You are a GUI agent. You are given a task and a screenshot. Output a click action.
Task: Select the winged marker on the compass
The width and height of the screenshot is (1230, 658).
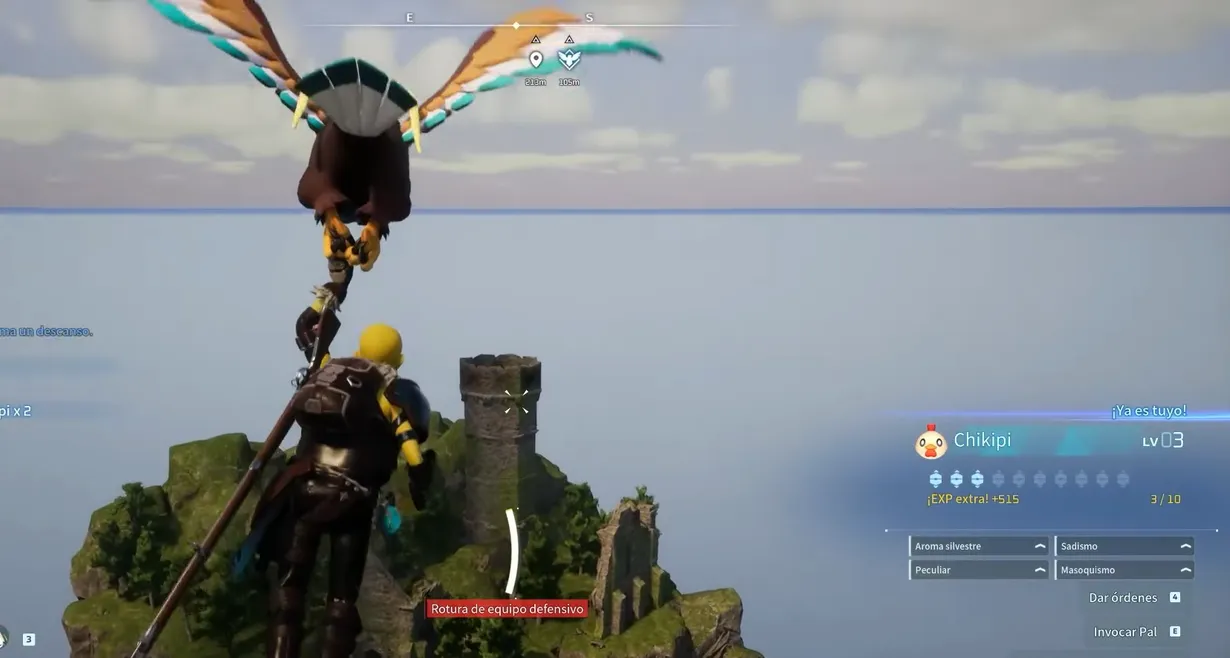(x=569, y=60)
